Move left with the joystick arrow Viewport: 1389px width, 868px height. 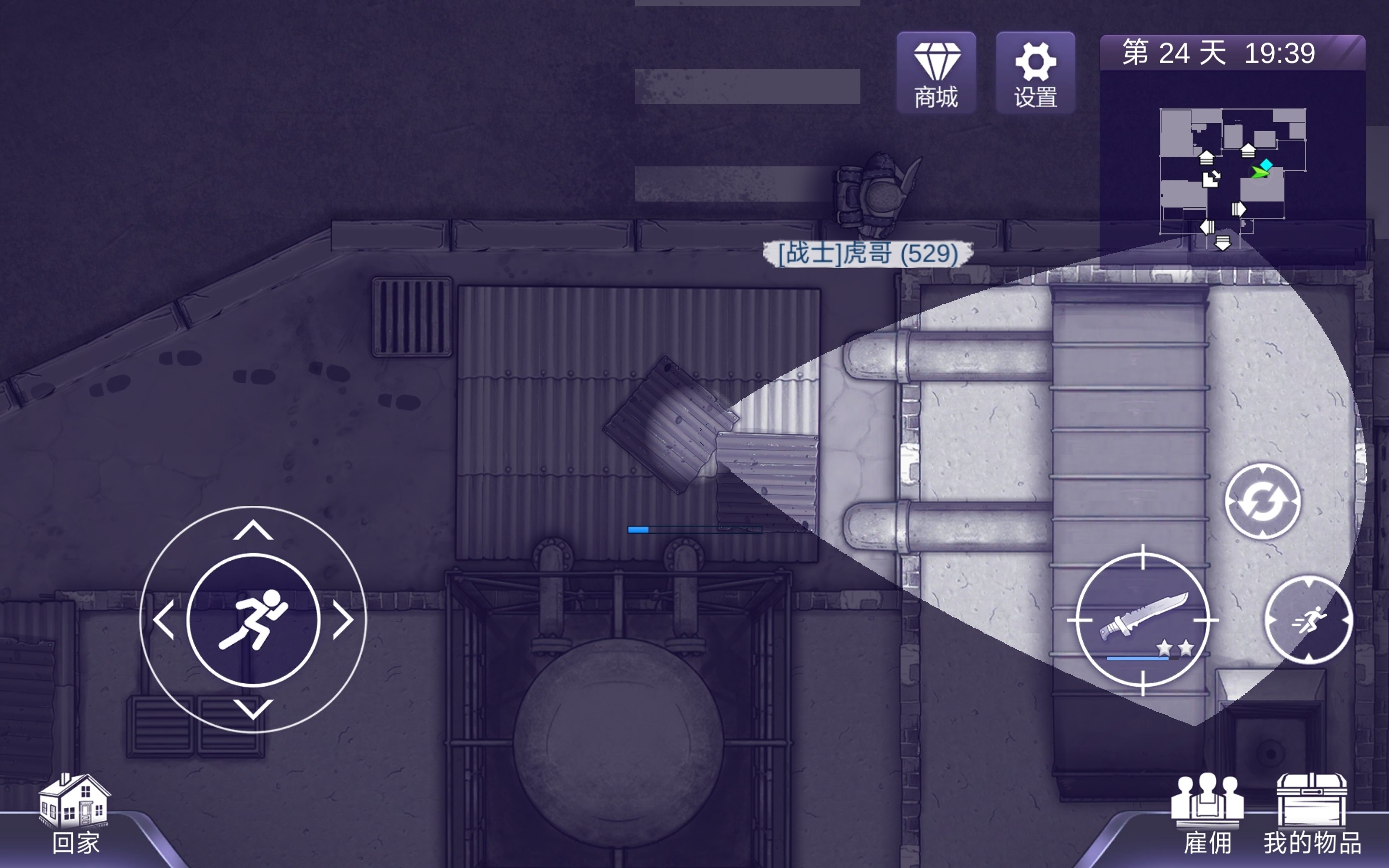pyautogui.click(x=164, y=620)
